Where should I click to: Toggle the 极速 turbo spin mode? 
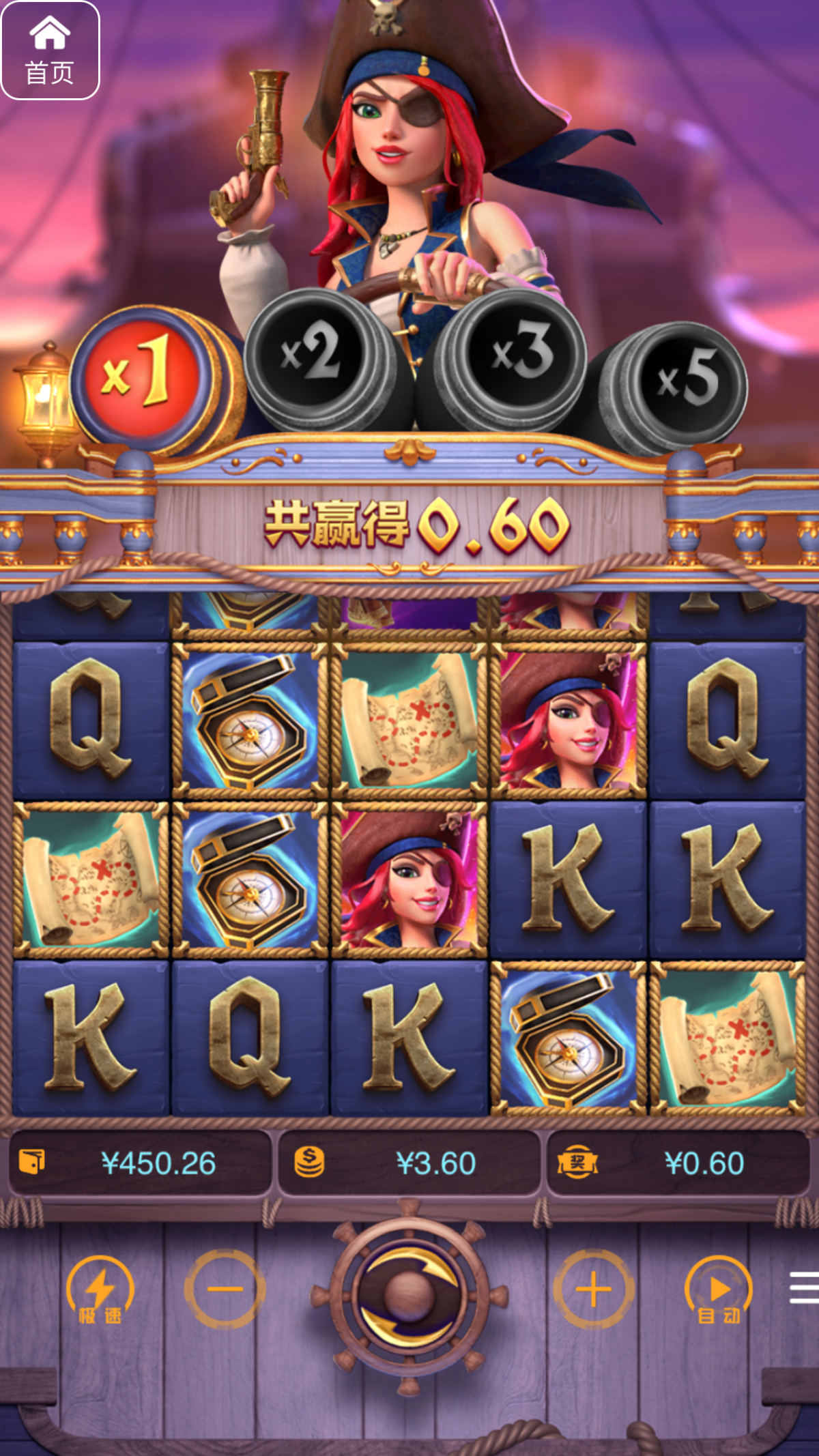tap(100, 1290)
